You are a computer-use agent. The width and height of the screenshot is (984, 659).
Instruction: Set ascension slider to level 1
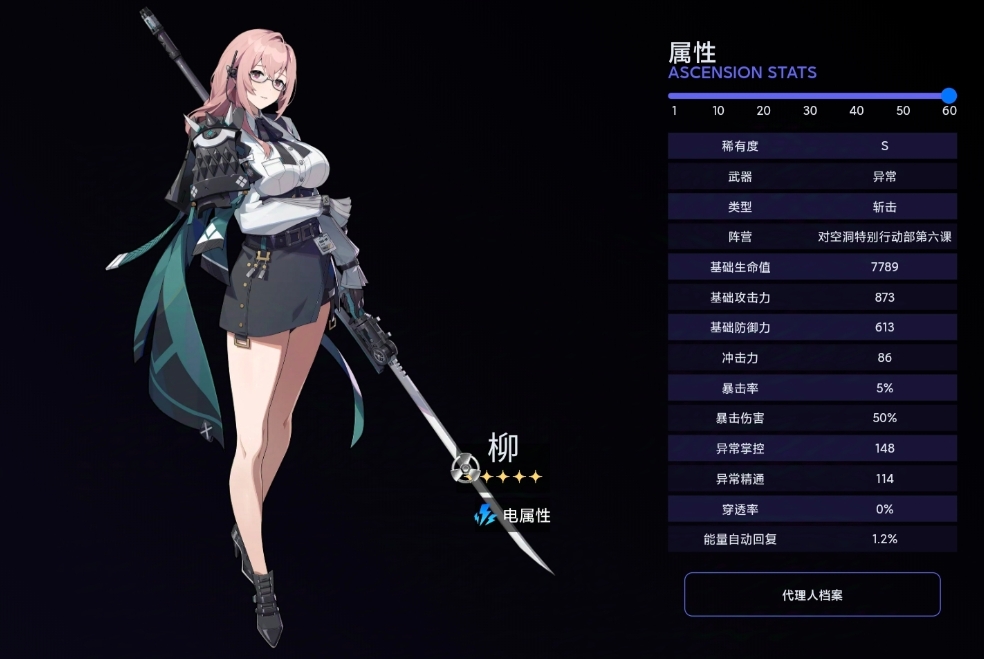click(x=674, y=96)
